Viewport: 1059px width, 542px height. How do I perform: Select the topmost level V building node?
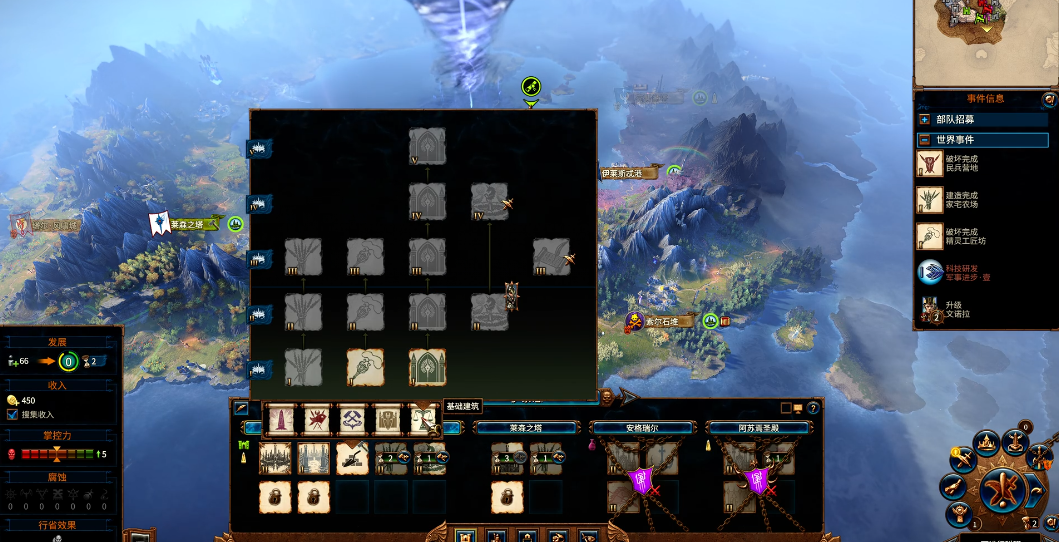(428, 145)
